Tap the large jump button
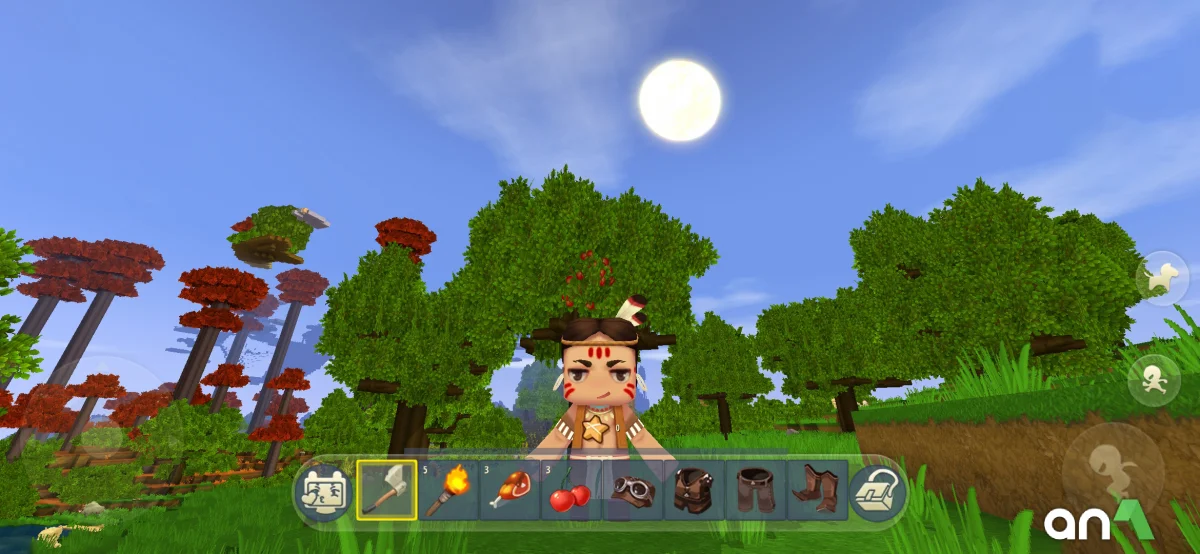Screen dimensions: 1200x554 click(1112, 466)
